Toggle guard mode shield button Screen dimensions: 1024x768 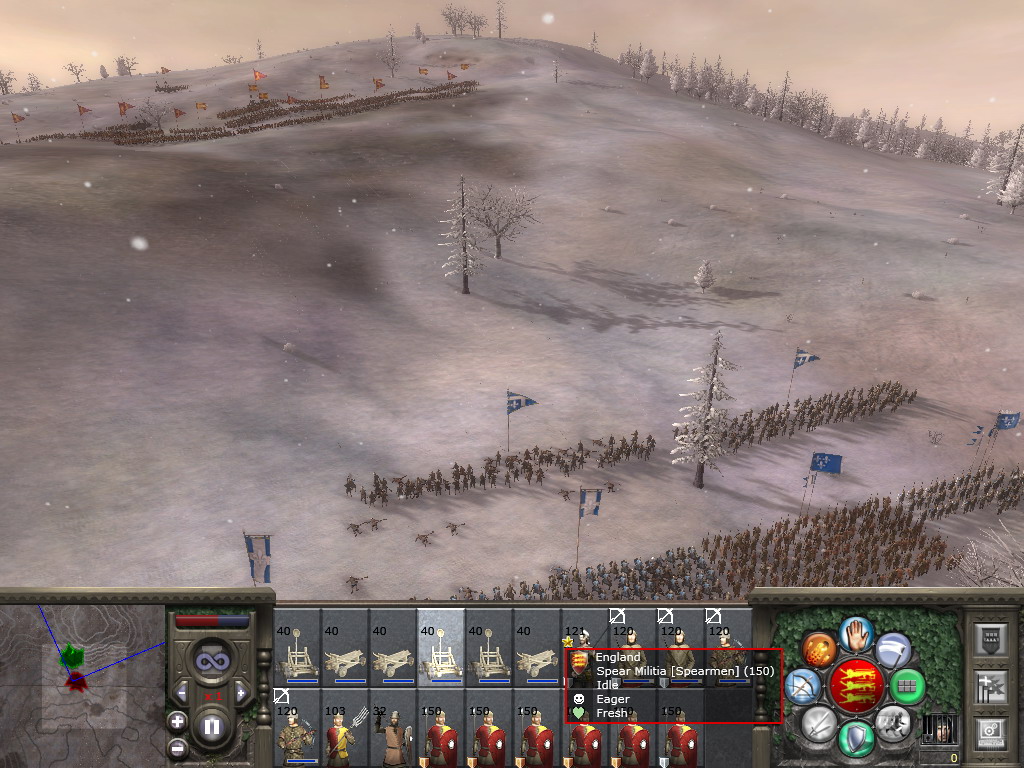[855, 739]
